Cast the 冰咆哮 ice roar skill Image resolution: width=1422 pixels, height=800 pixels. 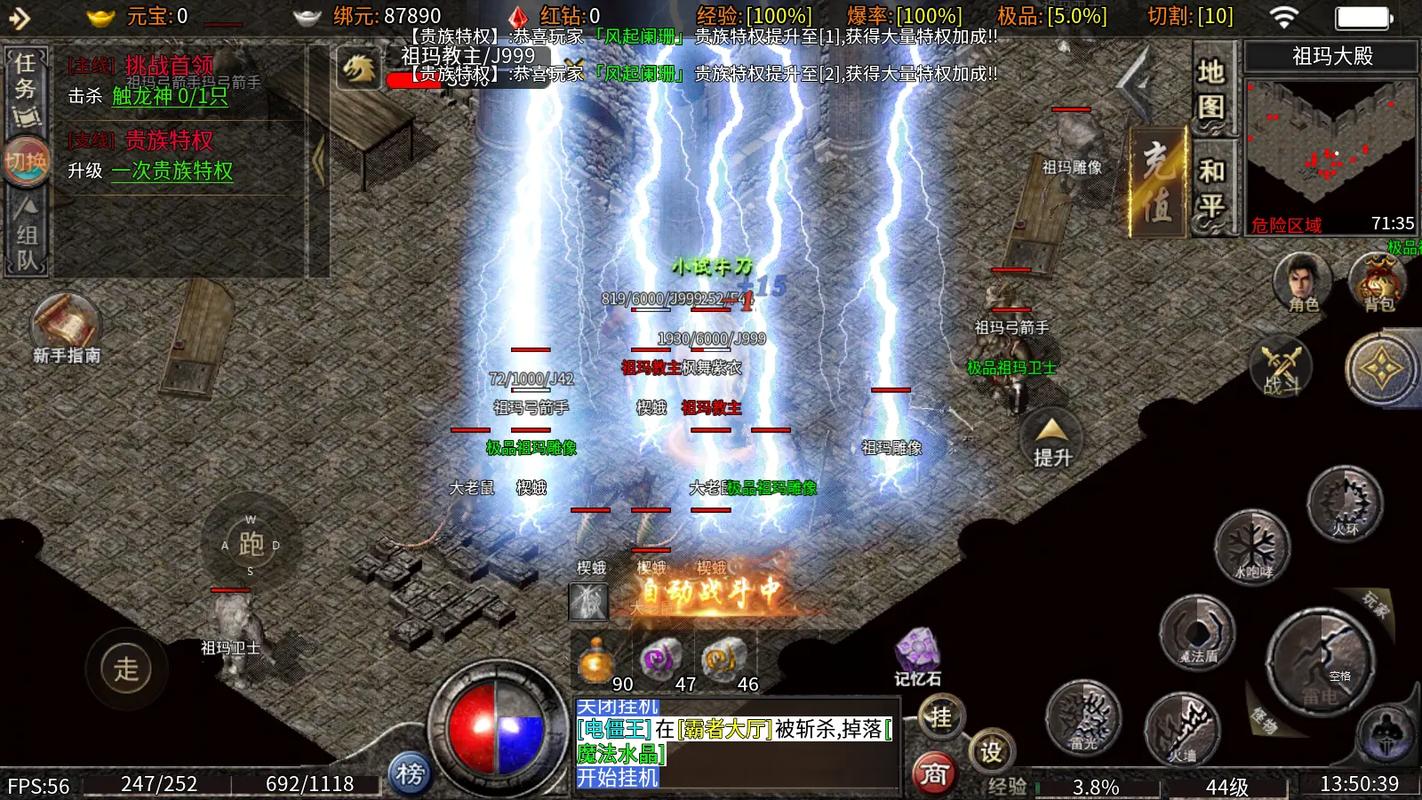1251,546
